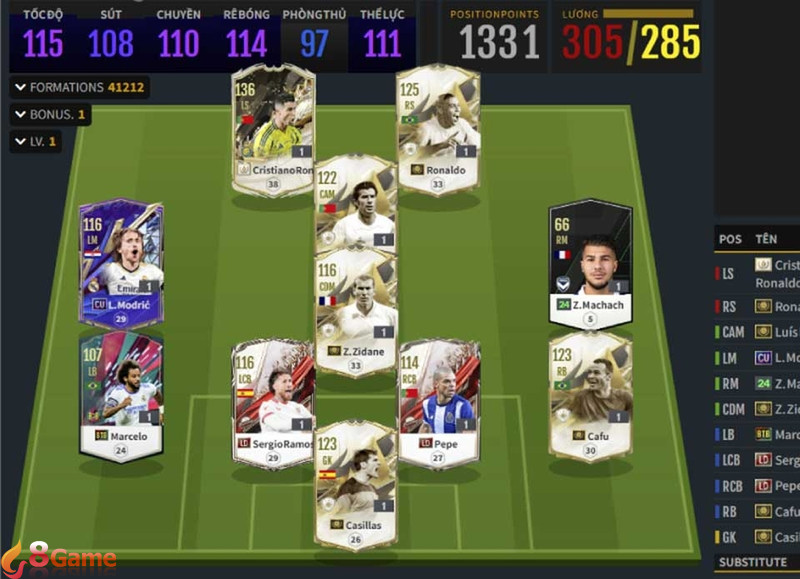The width and height of the screenshot is (800, 579).
Task: Select the Cristiano Ronaldo LS card
Action: (273, 124)
